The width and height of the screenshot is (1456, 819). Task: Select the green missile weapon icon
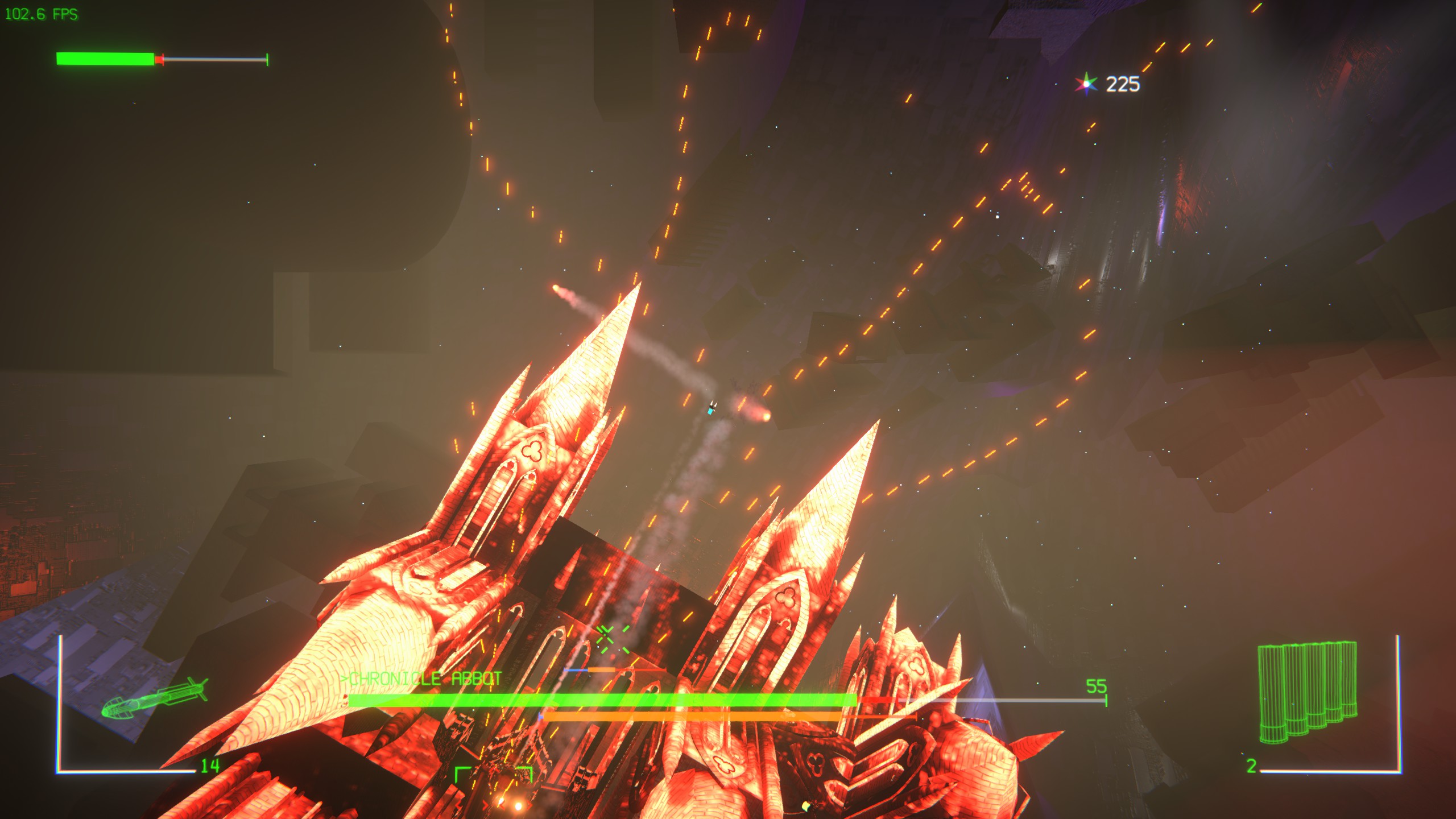click(x=155, y=698)
